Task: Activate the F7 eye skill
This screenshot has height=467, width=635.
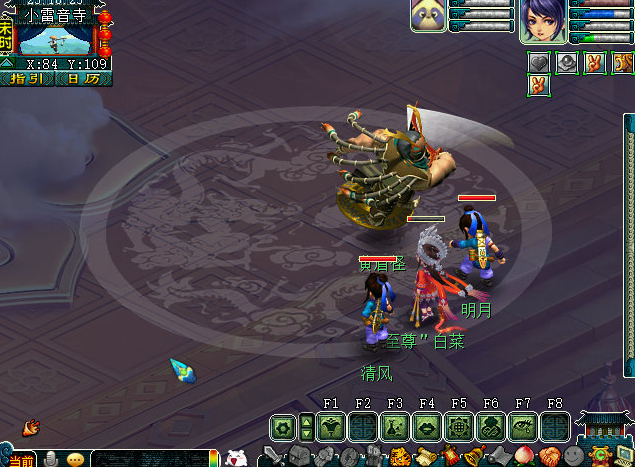Action: coord(523,427)
